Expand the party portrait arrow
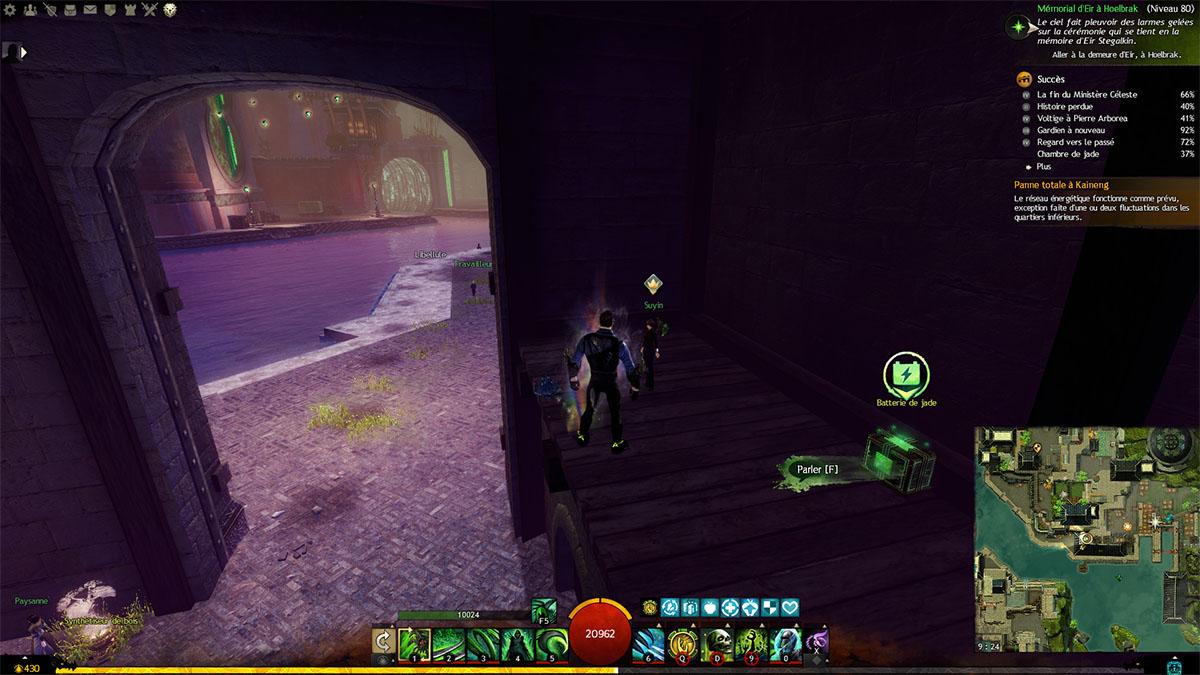The image size is (1200, 675). 23,52
